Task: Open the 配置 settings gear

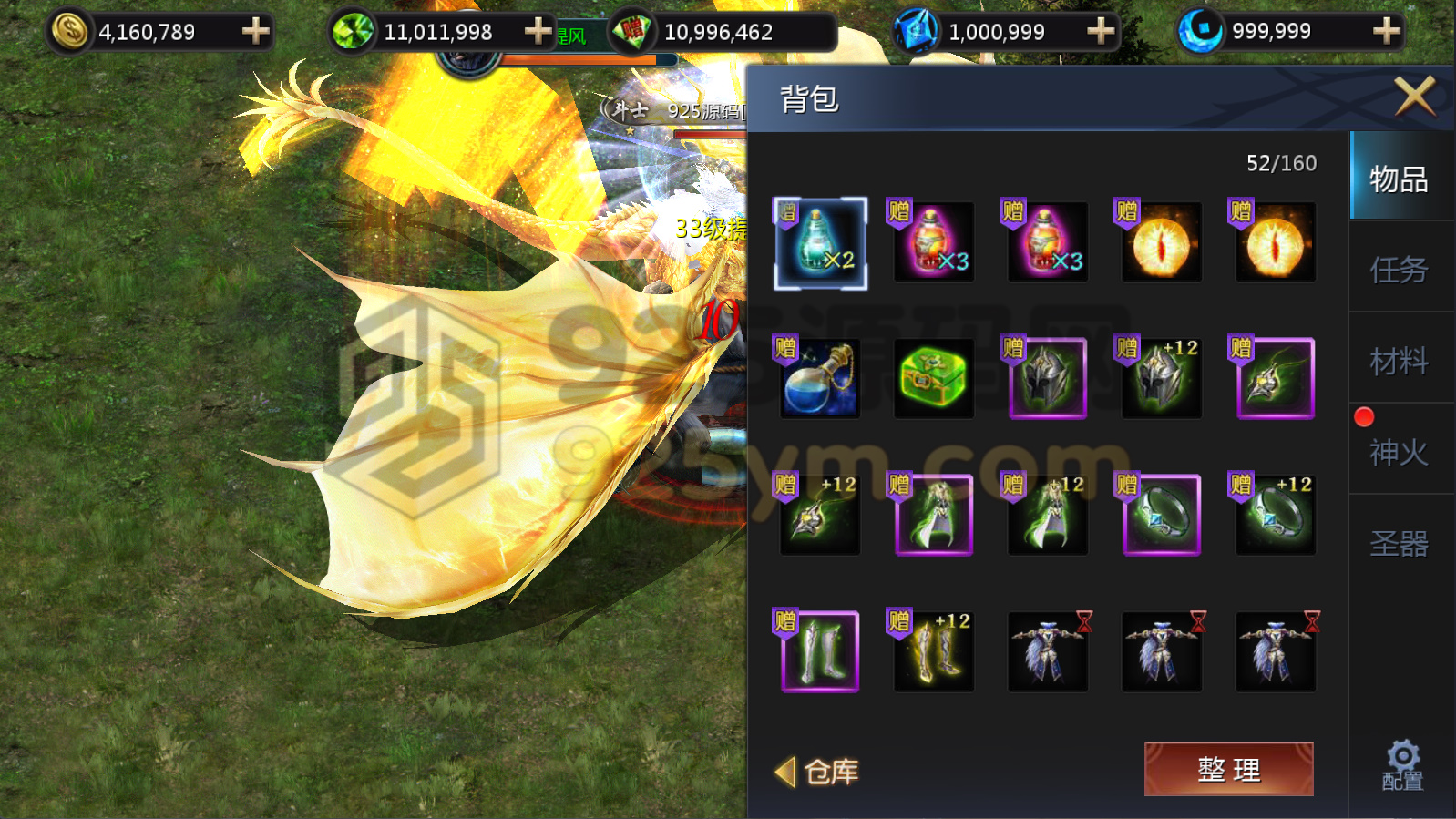Action: pos(1401,763)
